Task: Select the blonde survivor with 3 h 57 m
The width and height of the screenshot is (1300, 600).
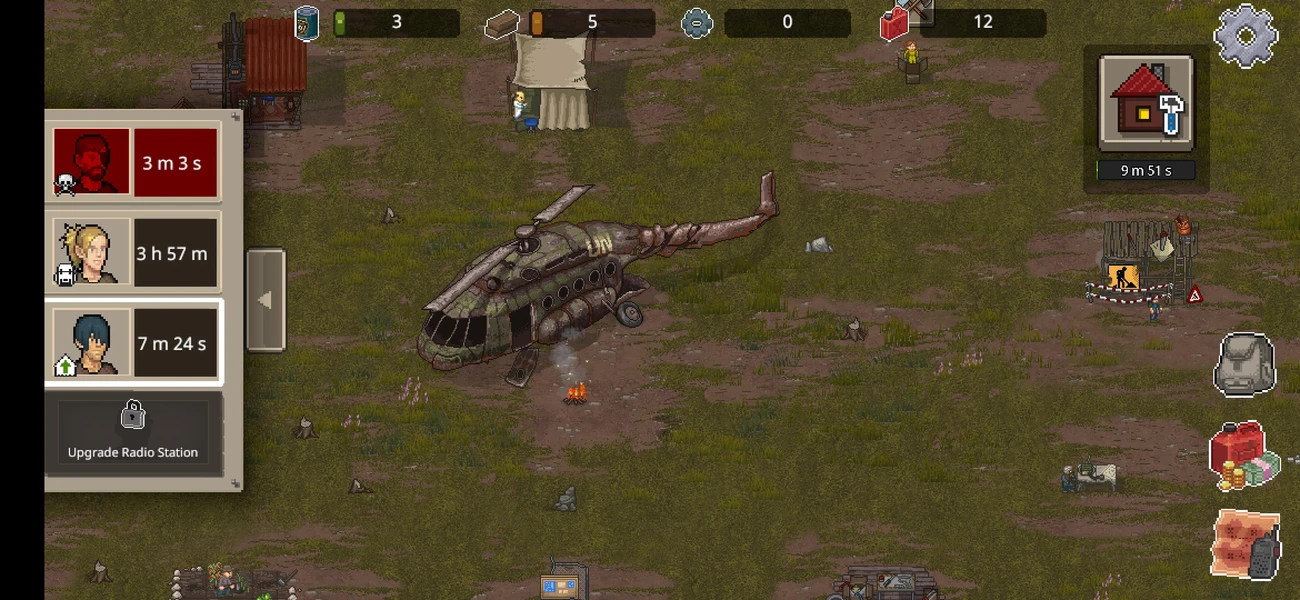Action: (135, 253)
